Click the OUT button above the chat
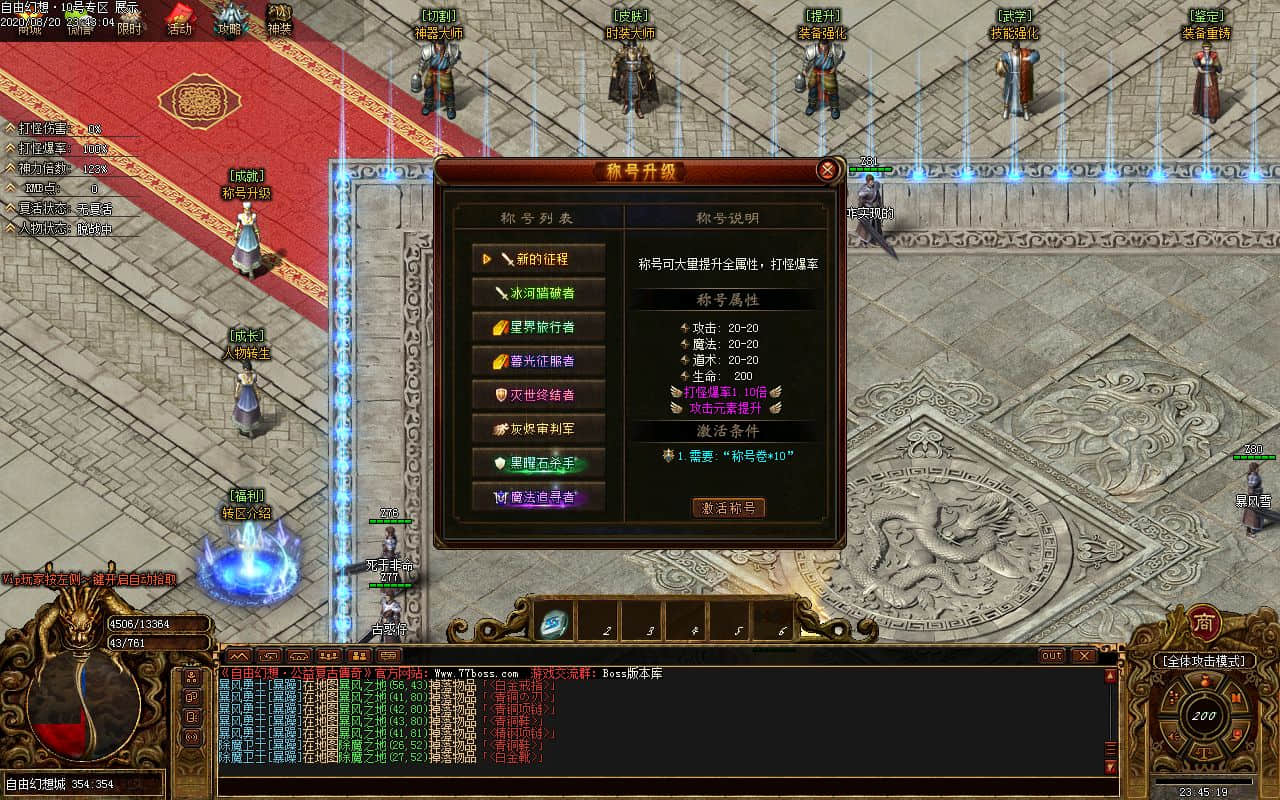 (1051, 656)
